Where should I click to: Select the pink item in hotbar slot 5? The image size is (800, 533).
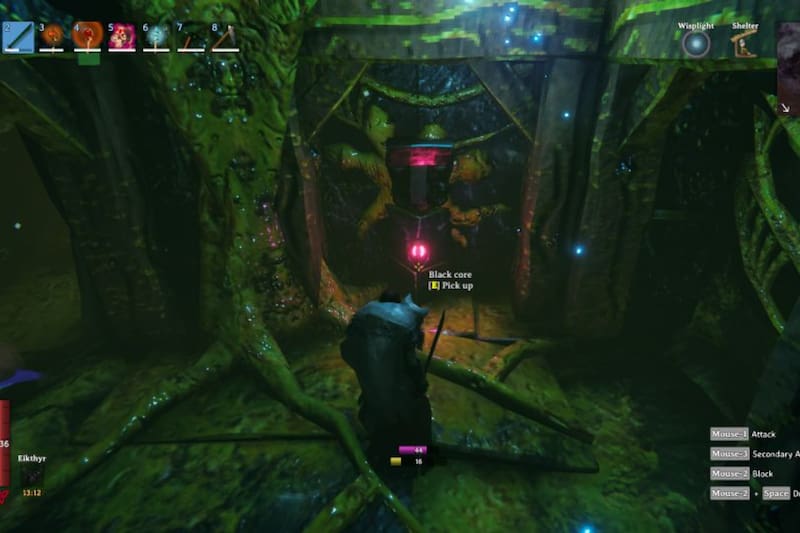122,37
